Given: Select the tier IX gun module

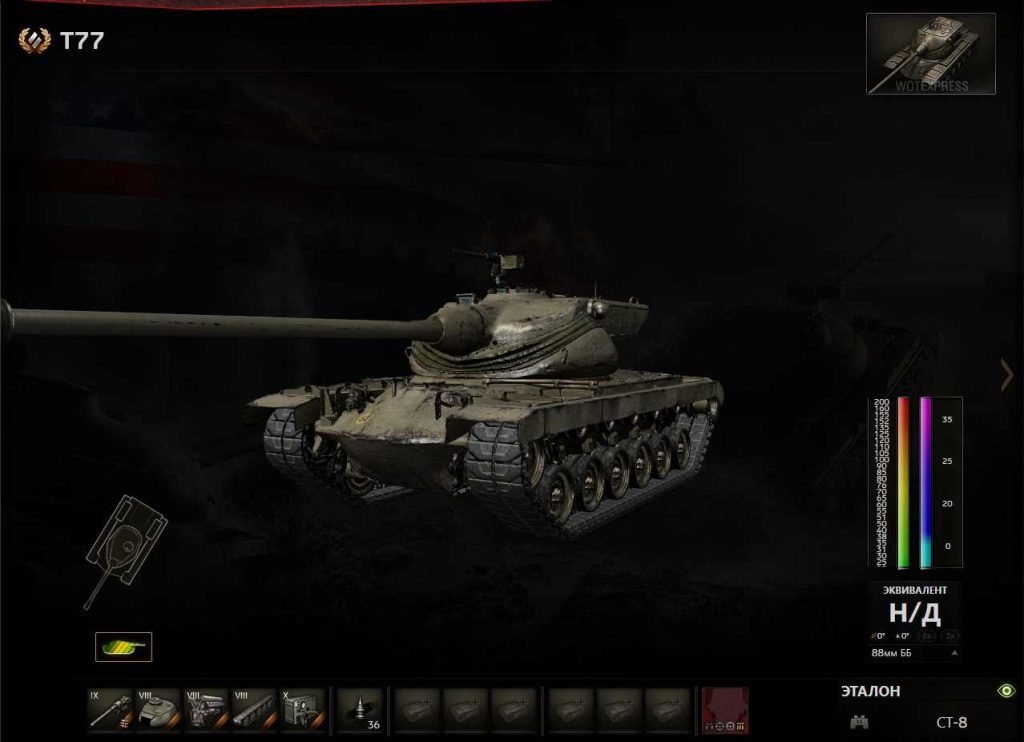Looking at the screenshot, I should (x=108, y=709).
